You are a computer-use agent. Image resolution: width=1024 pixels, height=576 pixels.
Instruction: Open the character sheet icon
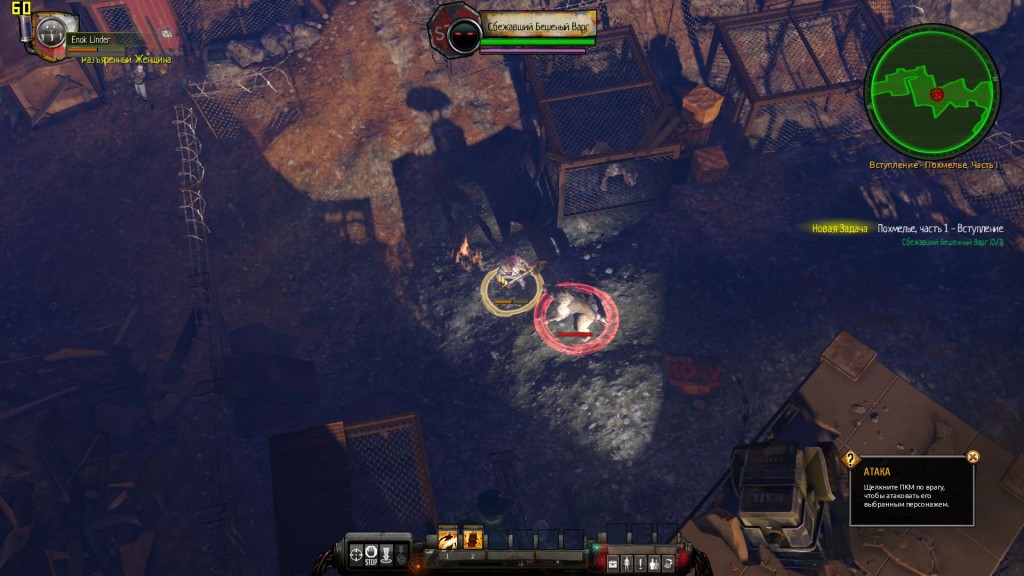[627, 564]
